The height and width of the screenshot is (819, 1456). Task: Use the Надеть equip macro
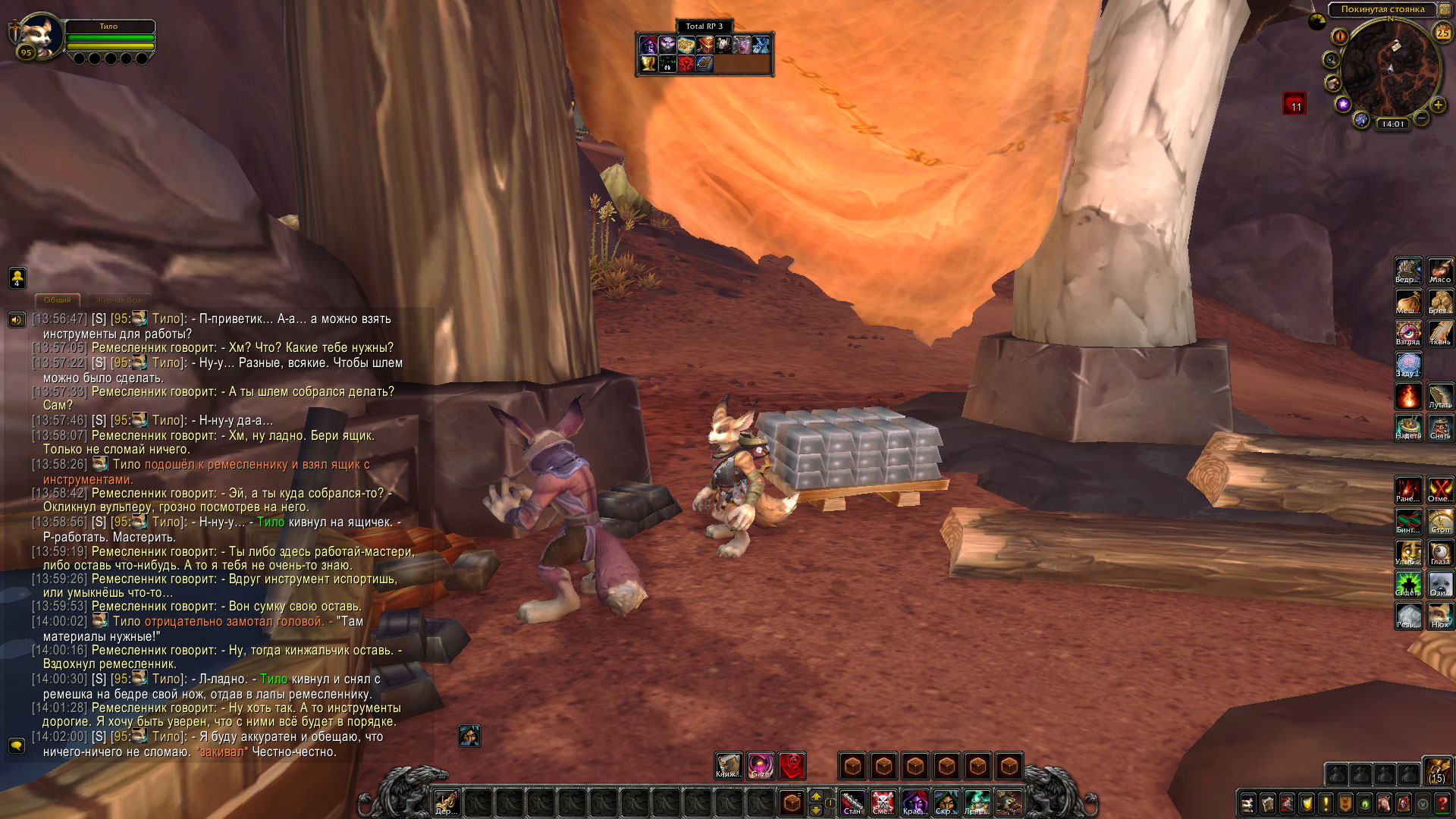click(x=1408, y=427)
